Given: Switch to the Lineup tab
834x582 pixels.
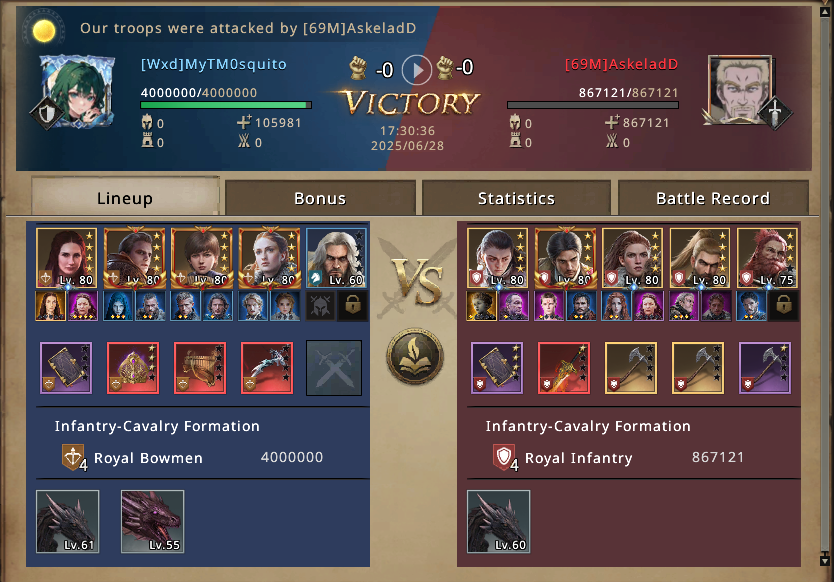Looking at the screenshot, I should tap(125, 198).
